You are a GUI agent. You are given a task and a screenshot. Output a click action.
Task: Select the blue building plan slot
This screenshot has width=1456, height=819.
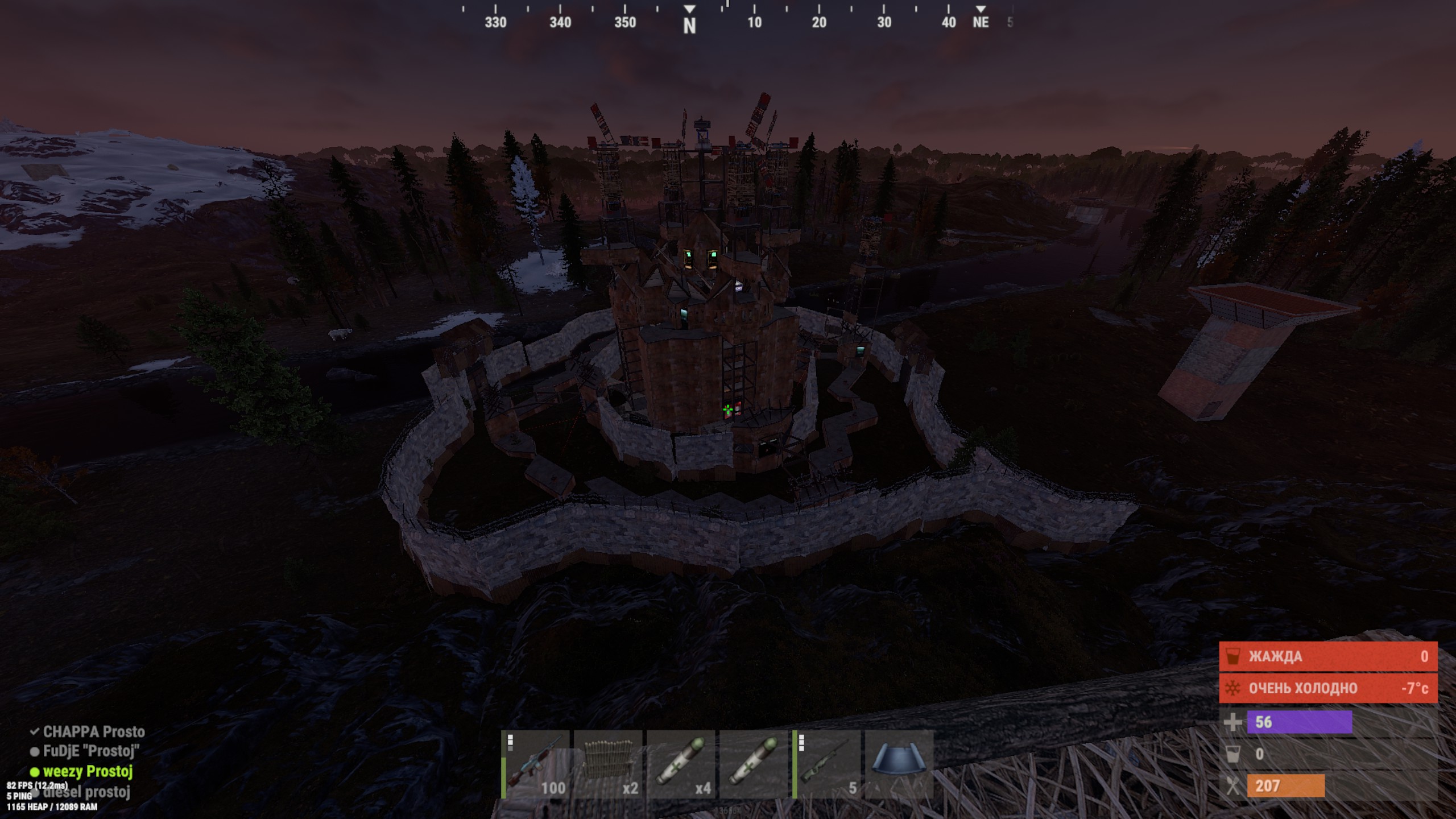pyautogui.click(x=899, y=764)
